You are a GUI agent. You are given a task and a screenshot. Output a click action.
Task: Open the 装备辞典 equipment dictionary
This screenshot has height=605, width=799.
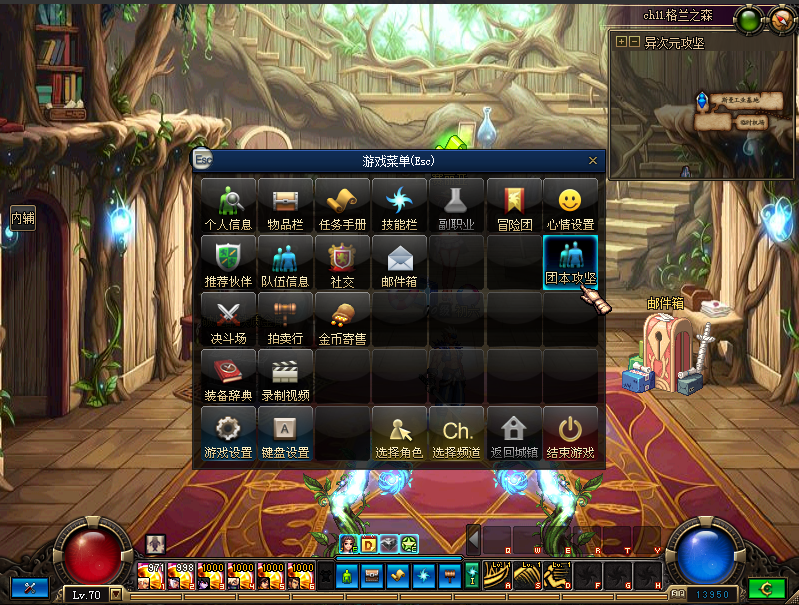point(228,375)
